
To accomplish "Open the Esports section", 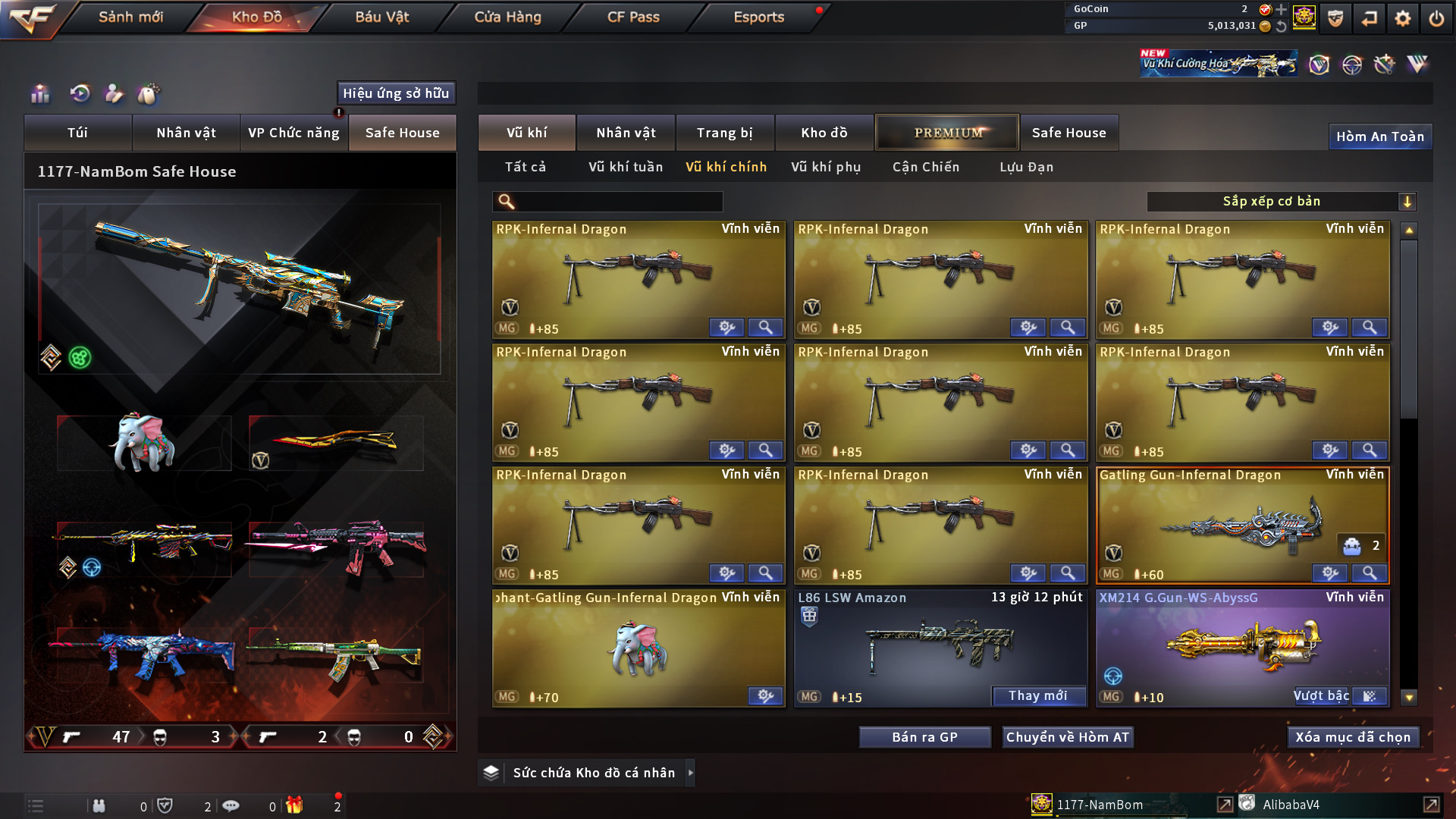I will [x=758, y=17].
